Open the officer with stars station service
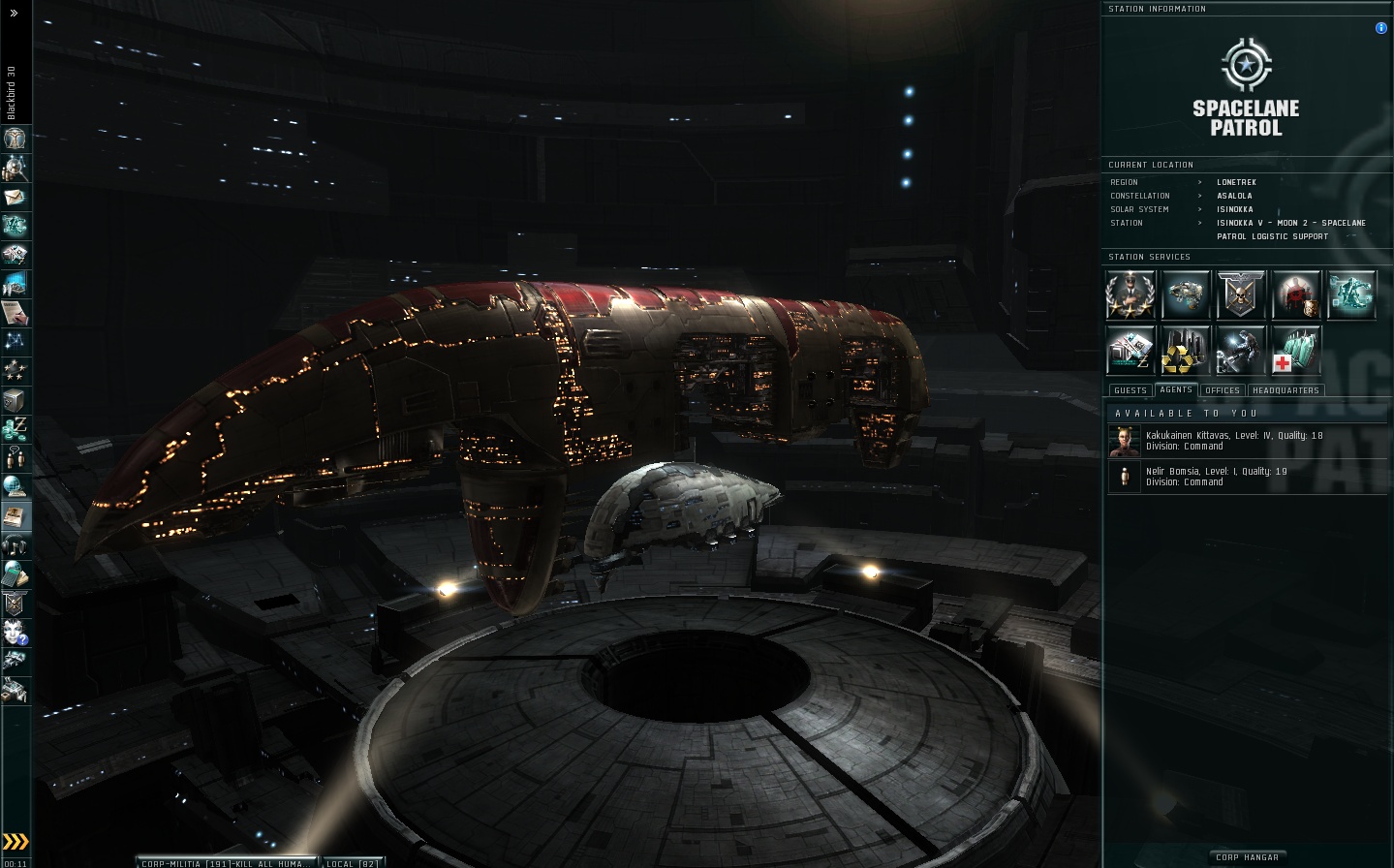 pos(1131,295)
